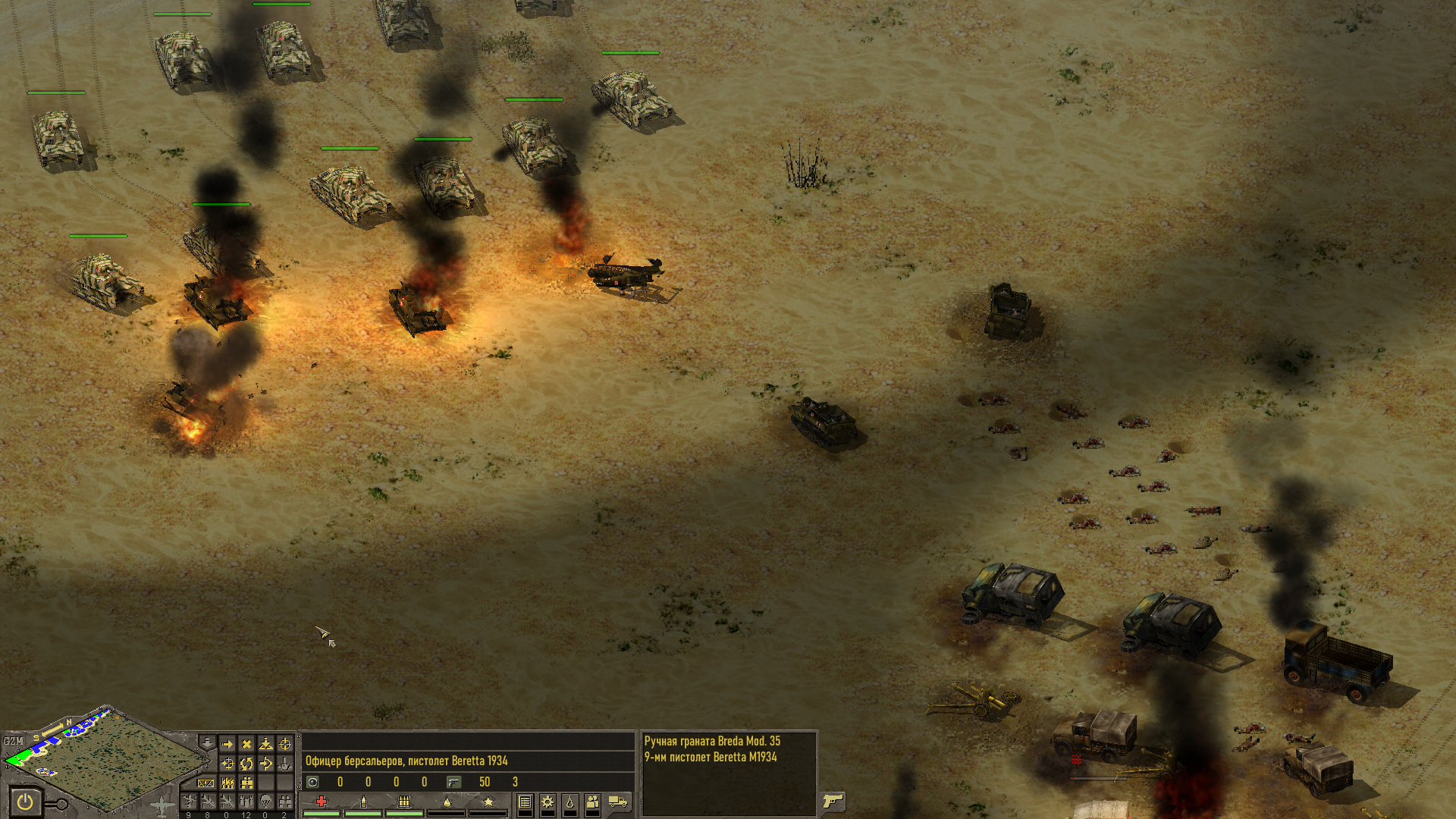This screenshot has height=819, width=1456.
Task: Open the pistol weapon tab
Action: pyautogui.click(x=833, y=801)
